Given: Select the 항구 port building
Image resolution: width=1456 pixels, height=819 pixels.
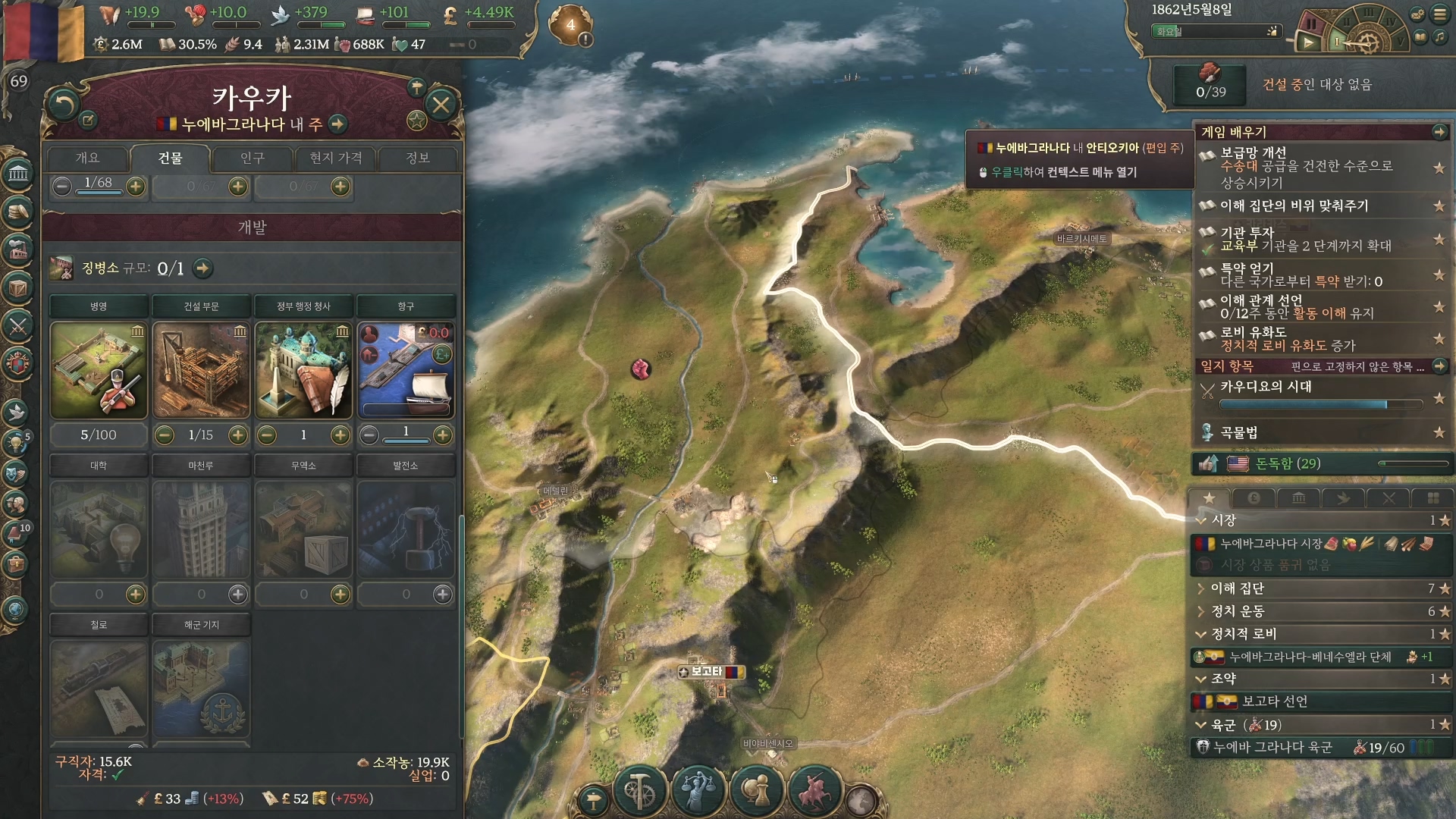Looking at the screenshot, I should (406, 370).
